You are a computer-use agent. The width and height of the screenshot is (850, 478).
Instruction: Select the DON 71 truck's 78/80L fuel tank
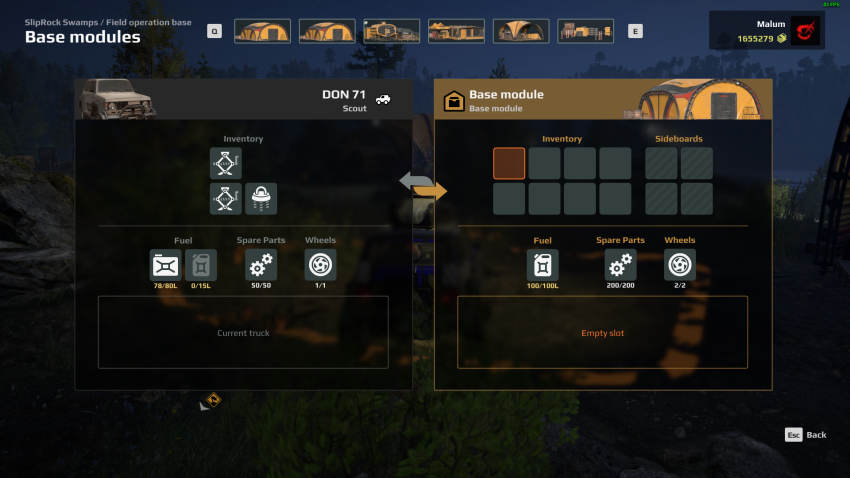[165, 265]
